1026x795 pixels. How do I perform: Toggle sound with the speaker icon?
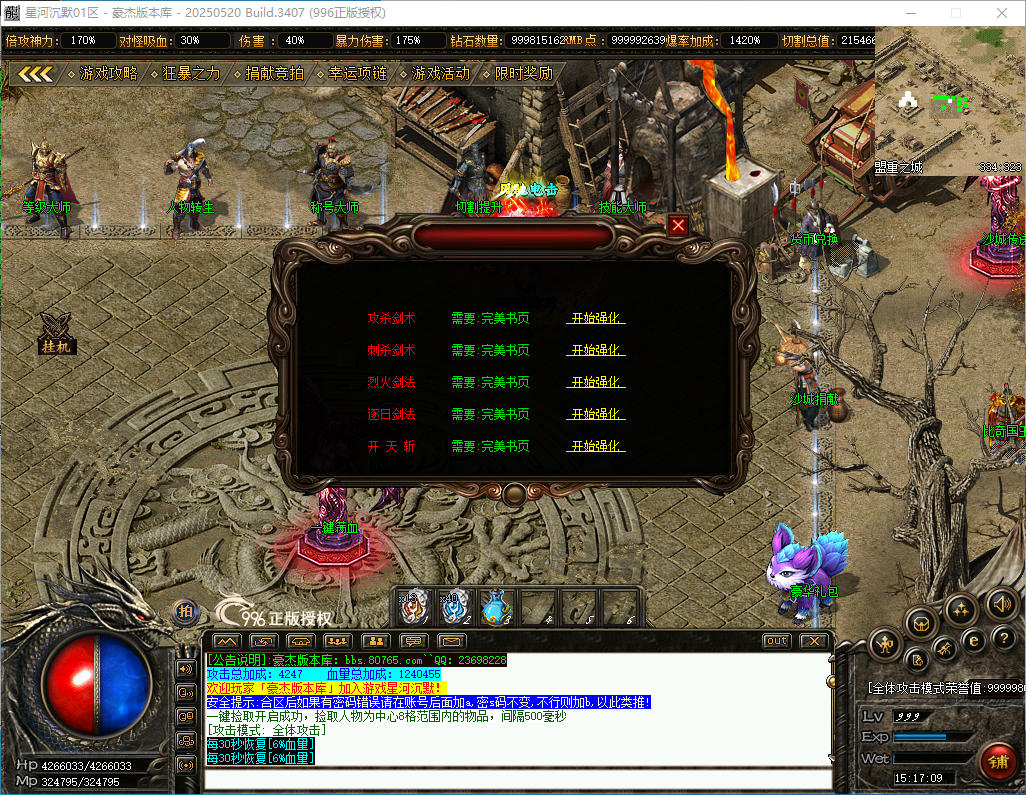(1001, 603)
